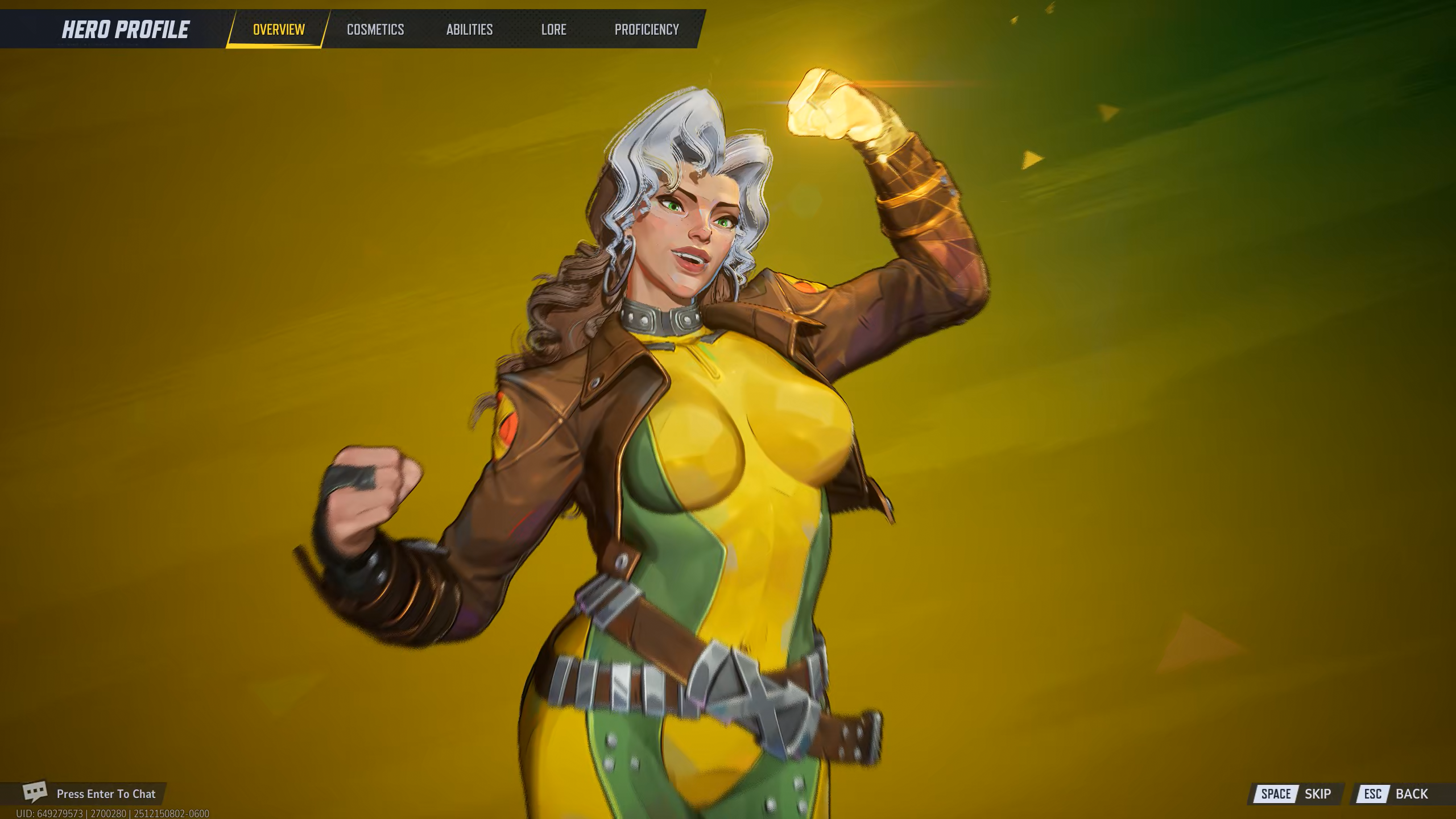
Task: View the Proficiency tab
Action: [647, 30]
